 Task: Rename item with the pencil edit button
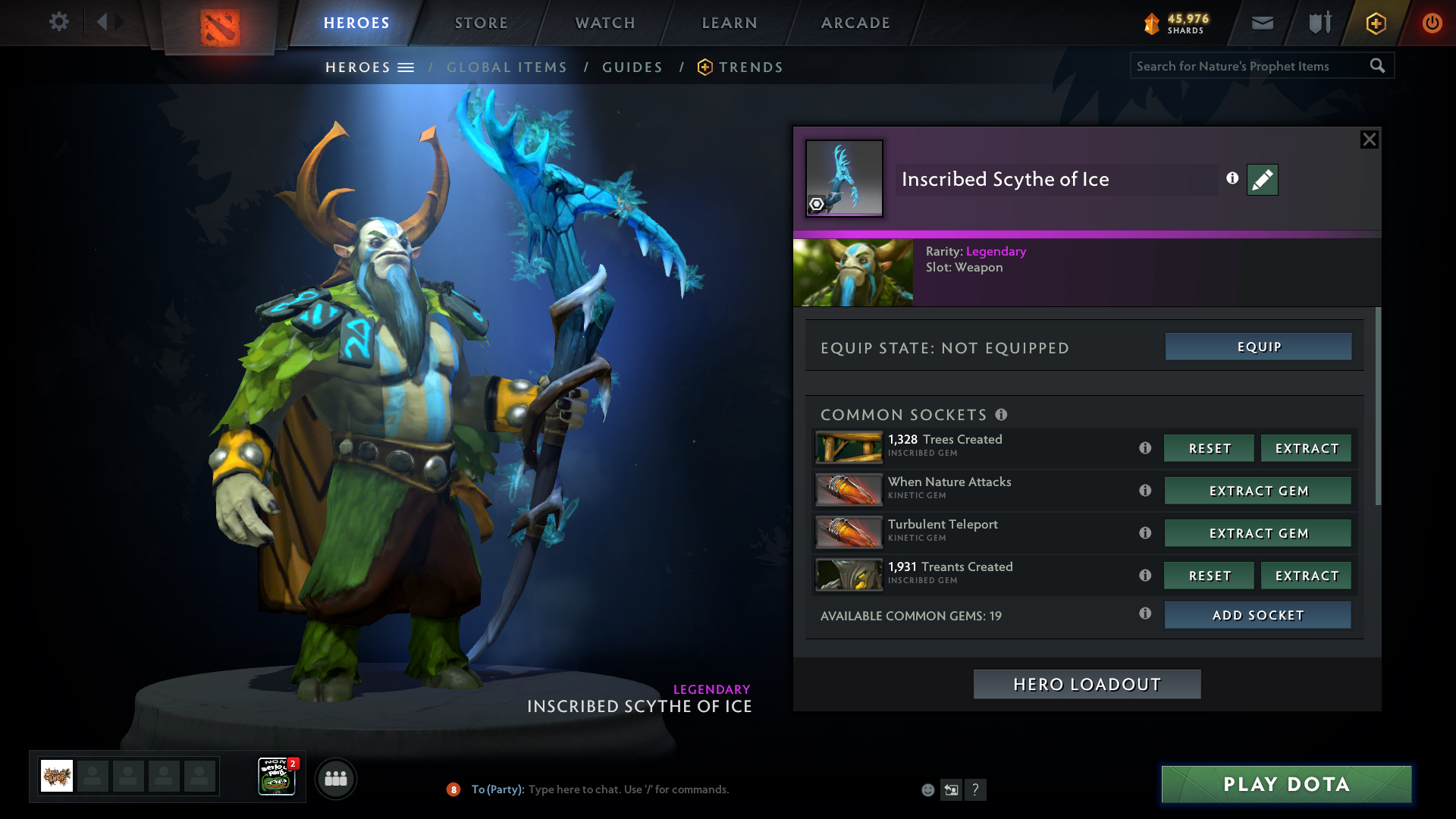click(1262, 180)
